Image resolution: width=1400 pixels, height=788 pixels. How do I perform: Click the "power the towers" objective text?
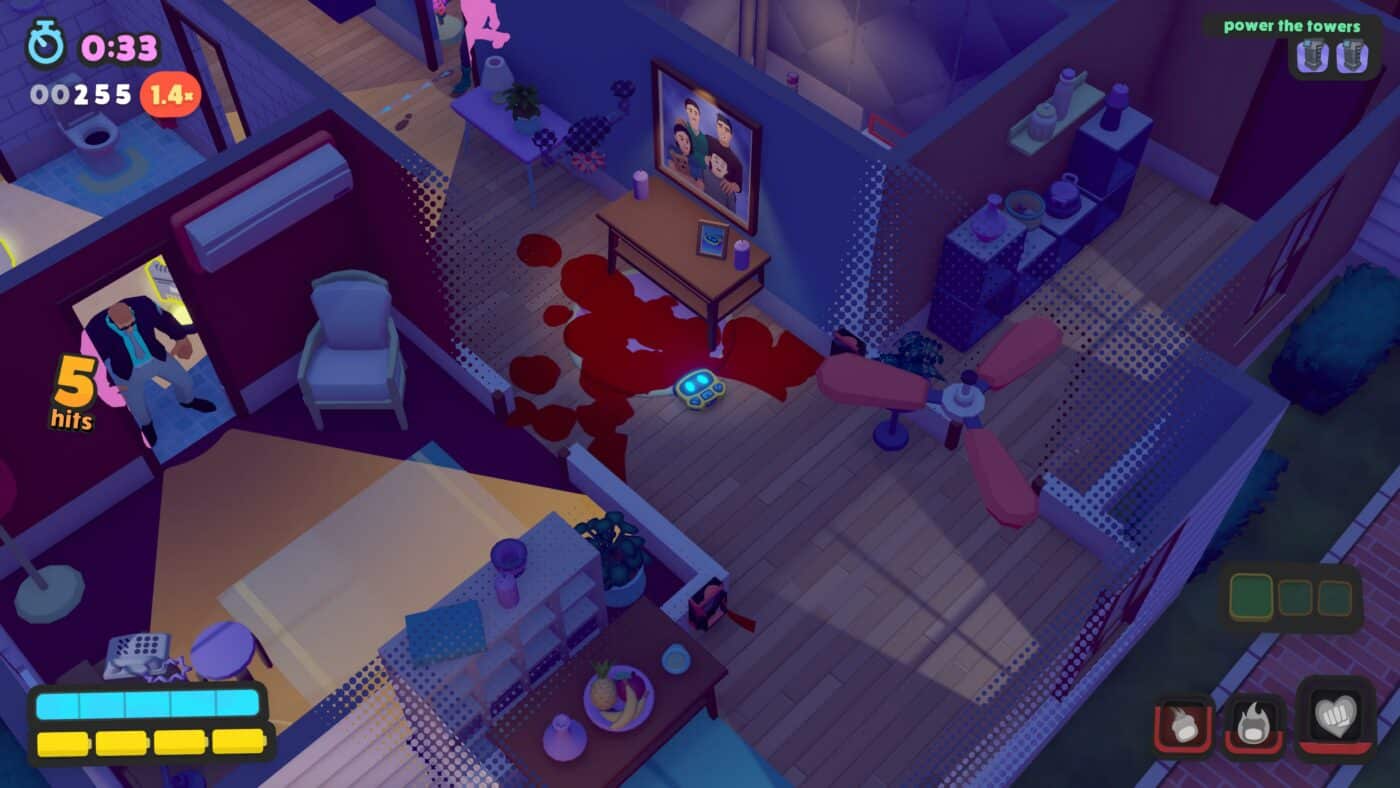(1291, 26)
